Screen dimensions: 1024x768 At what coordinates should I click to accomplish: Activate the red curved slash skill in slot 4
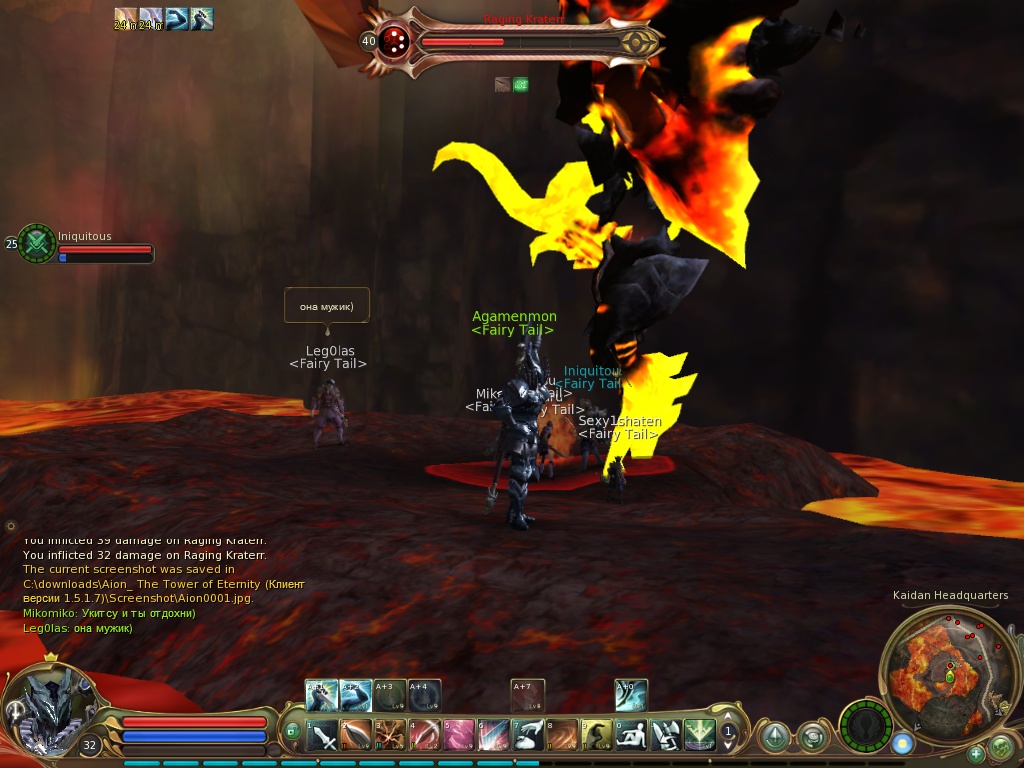[x=426, y=736]
